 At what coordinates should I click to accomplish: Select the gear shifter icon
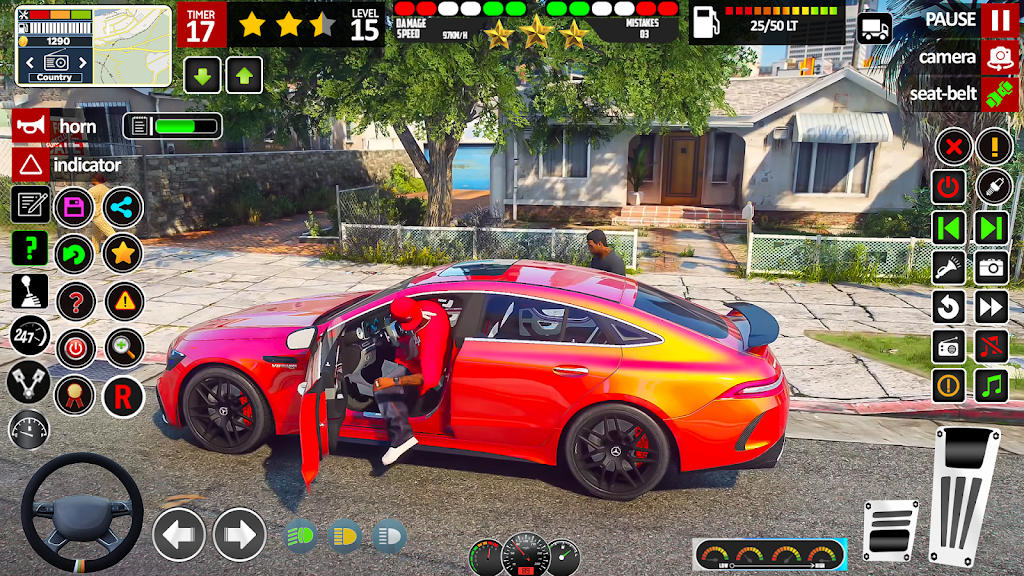coord(30,292)
